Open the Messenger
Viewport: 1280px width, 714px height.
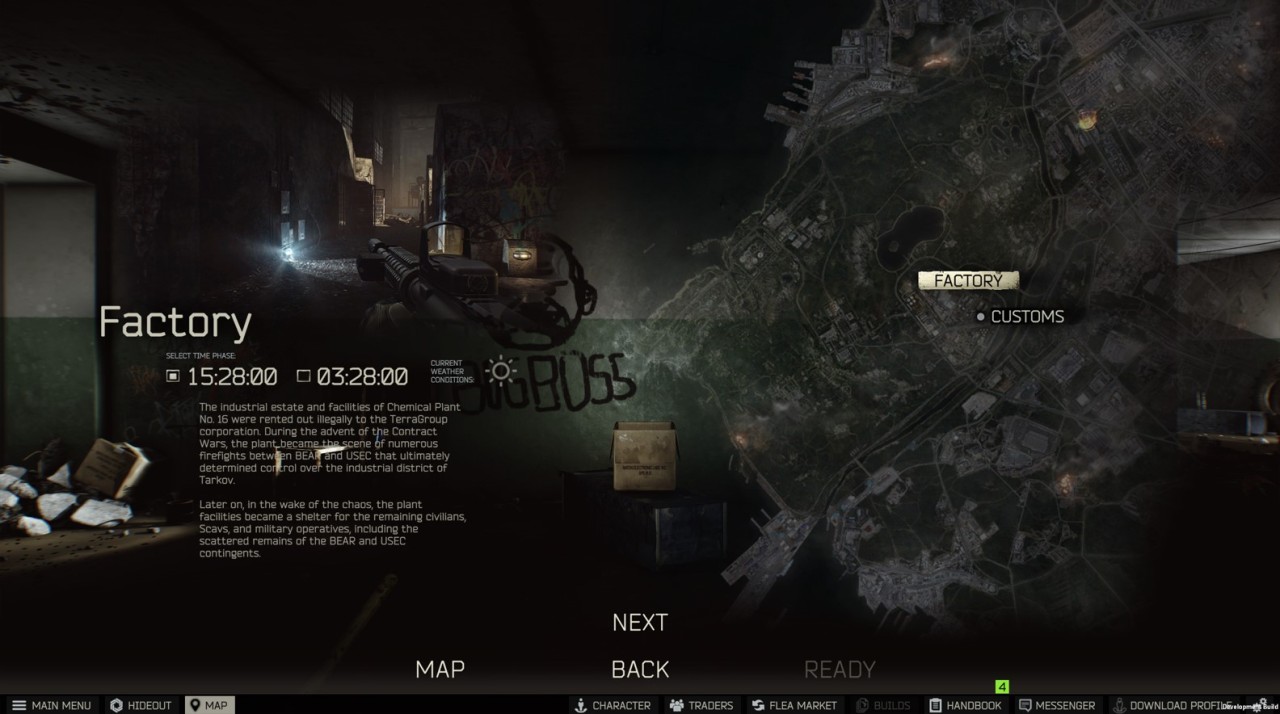[x=1058, y=705]
